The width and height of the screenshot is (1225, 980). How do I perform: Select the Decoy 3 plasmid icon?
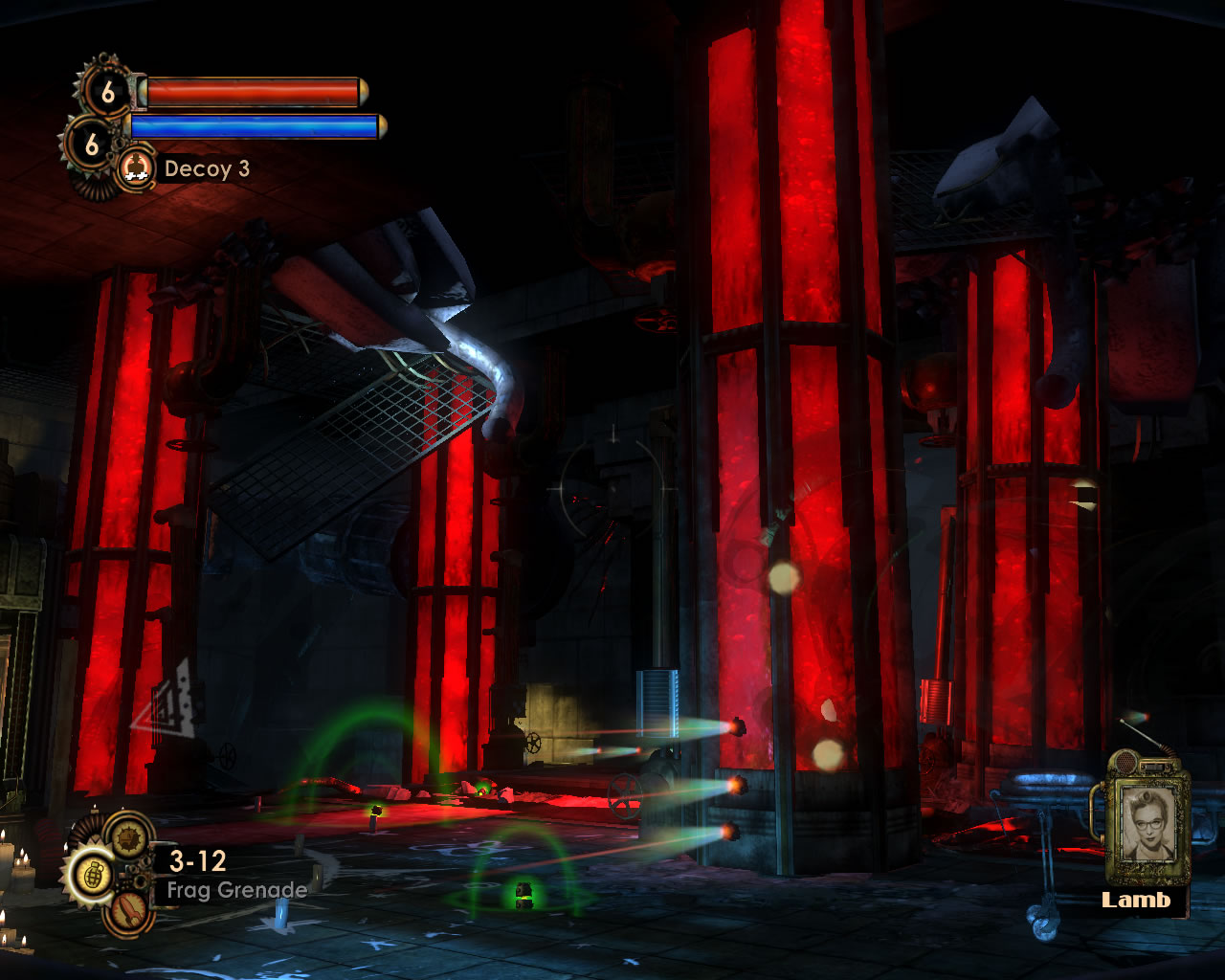(137, 168)
